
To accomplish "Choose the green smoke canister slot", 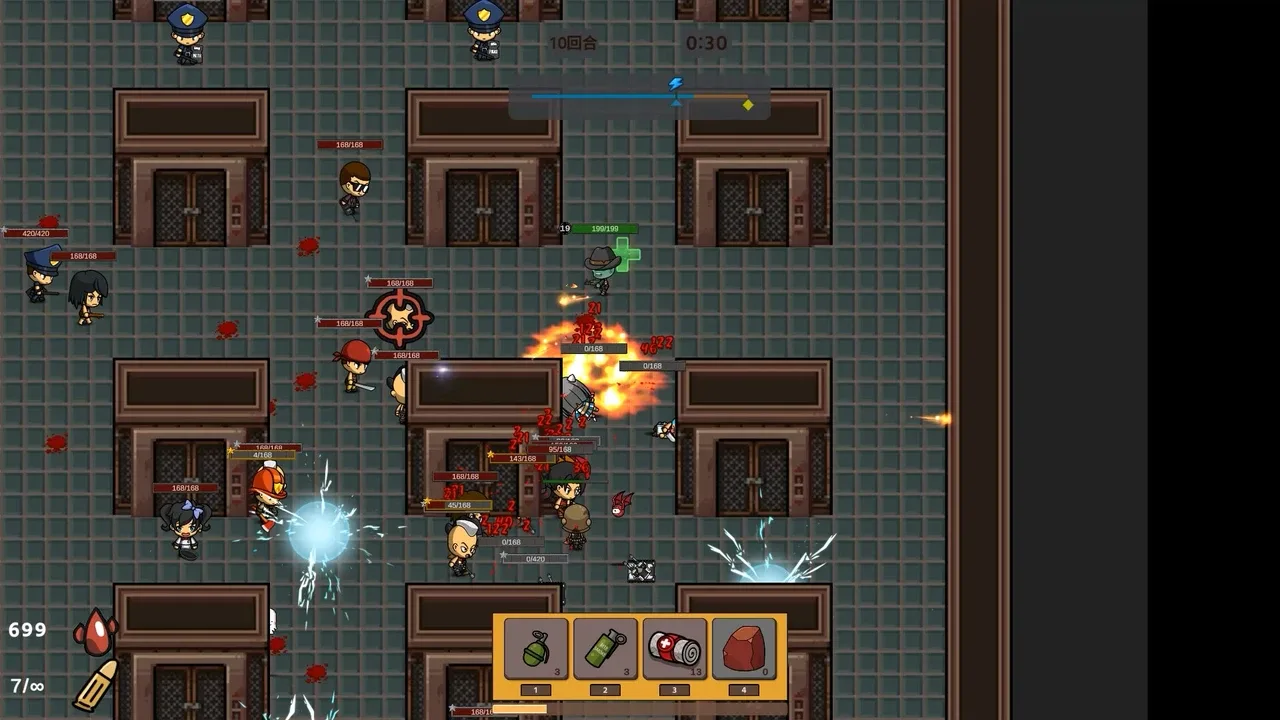I will pos(605,649).
